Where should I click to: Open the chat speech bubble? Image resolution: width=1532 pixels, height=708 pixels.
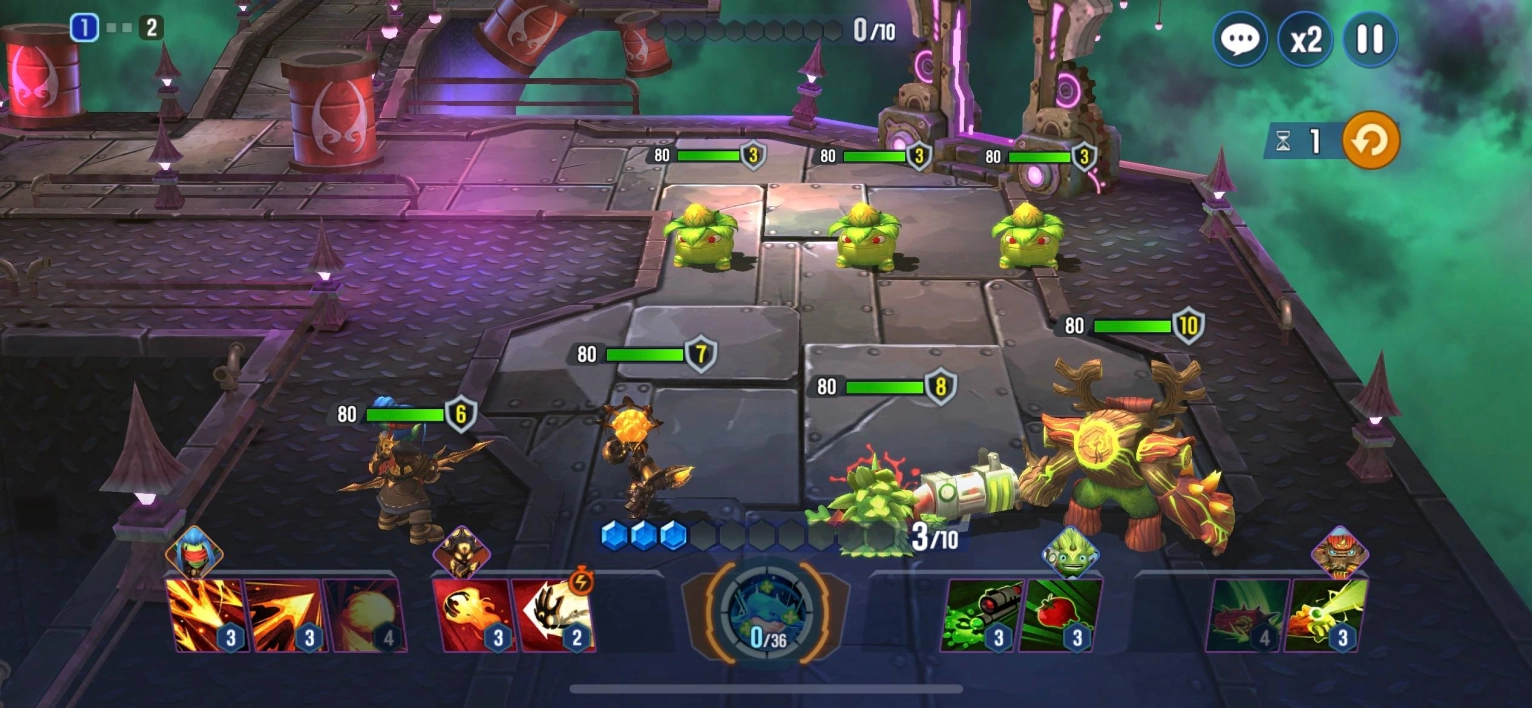pyautogui.click(x=1241, y=40)
